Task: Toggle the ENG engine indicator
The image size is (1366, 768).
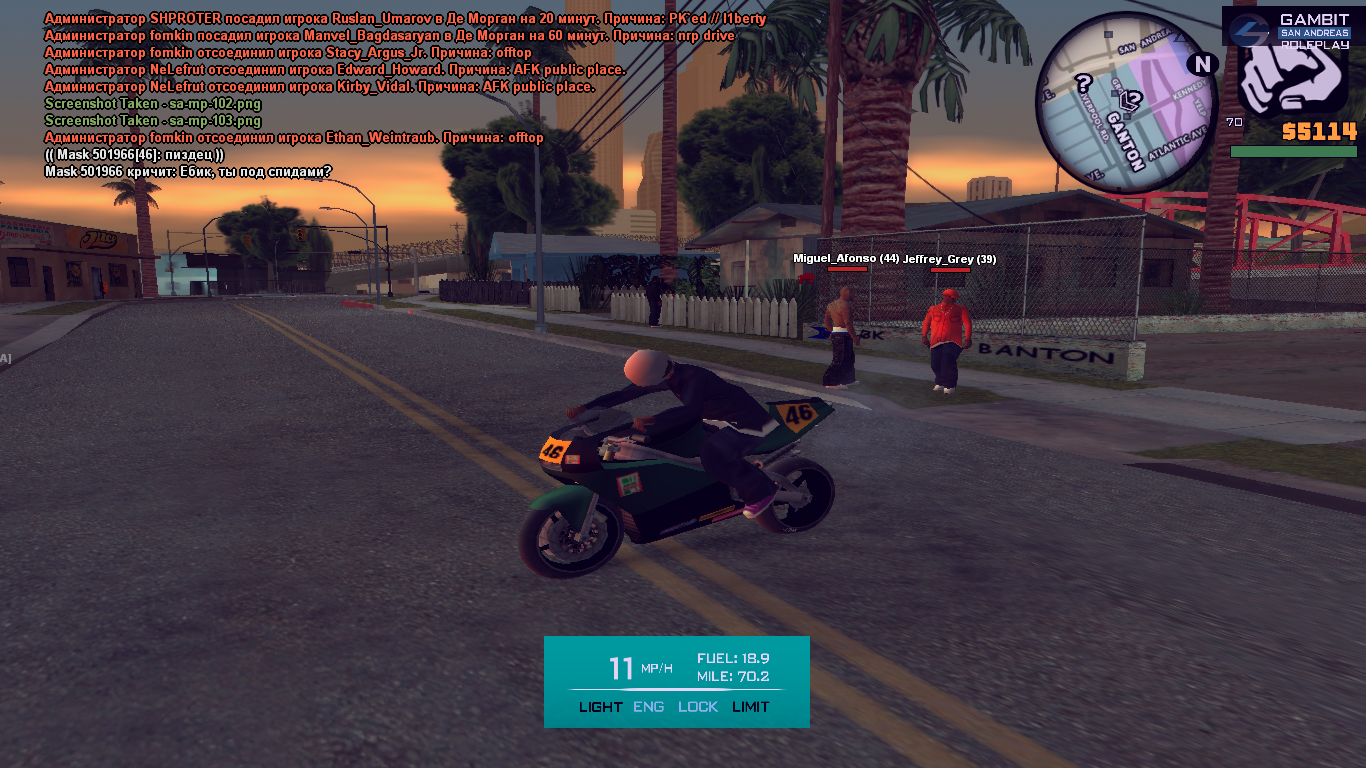Action: point(648,707)
